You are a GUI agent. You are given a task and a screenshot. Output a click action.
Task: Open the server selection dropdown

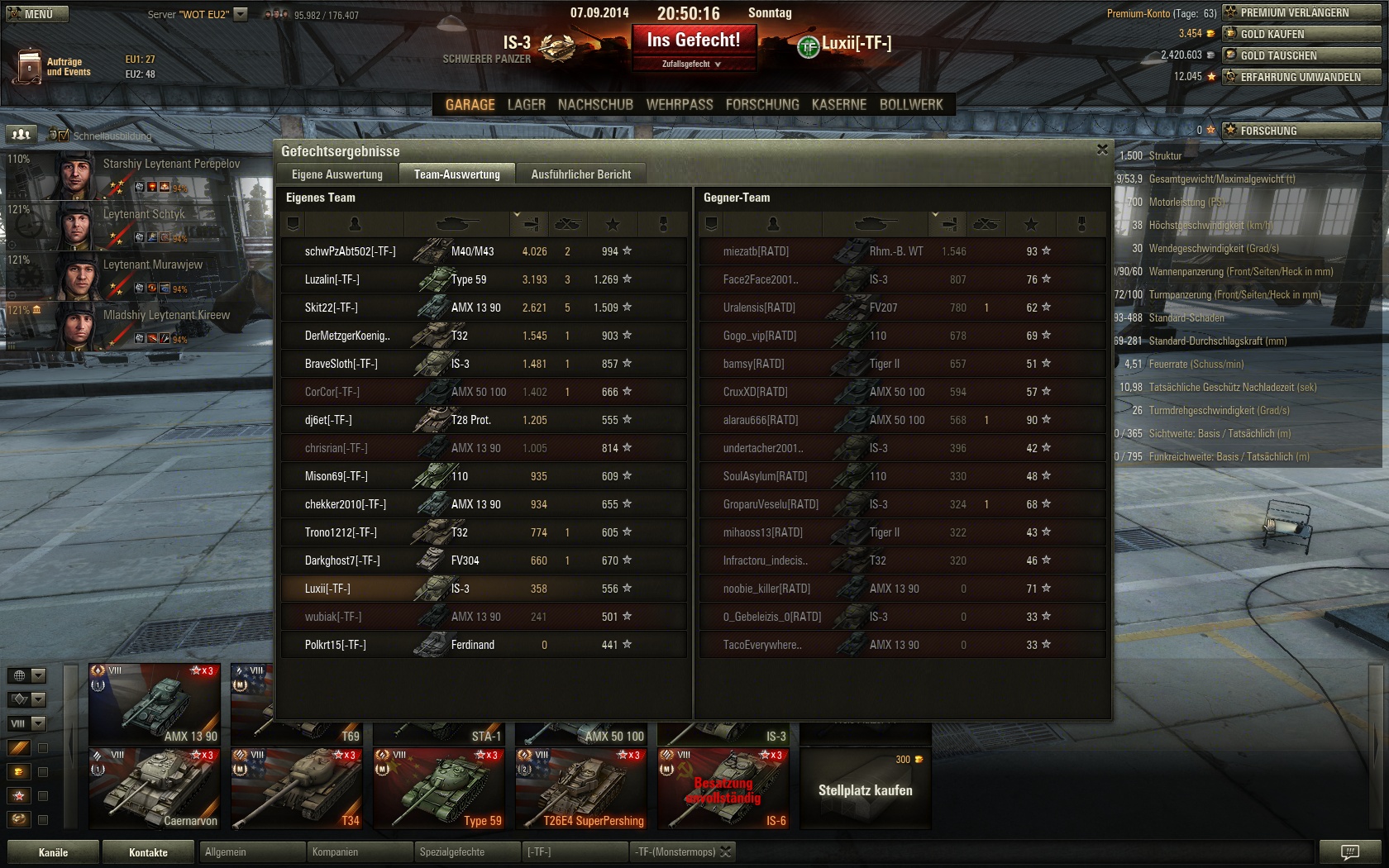coord(241,14)
